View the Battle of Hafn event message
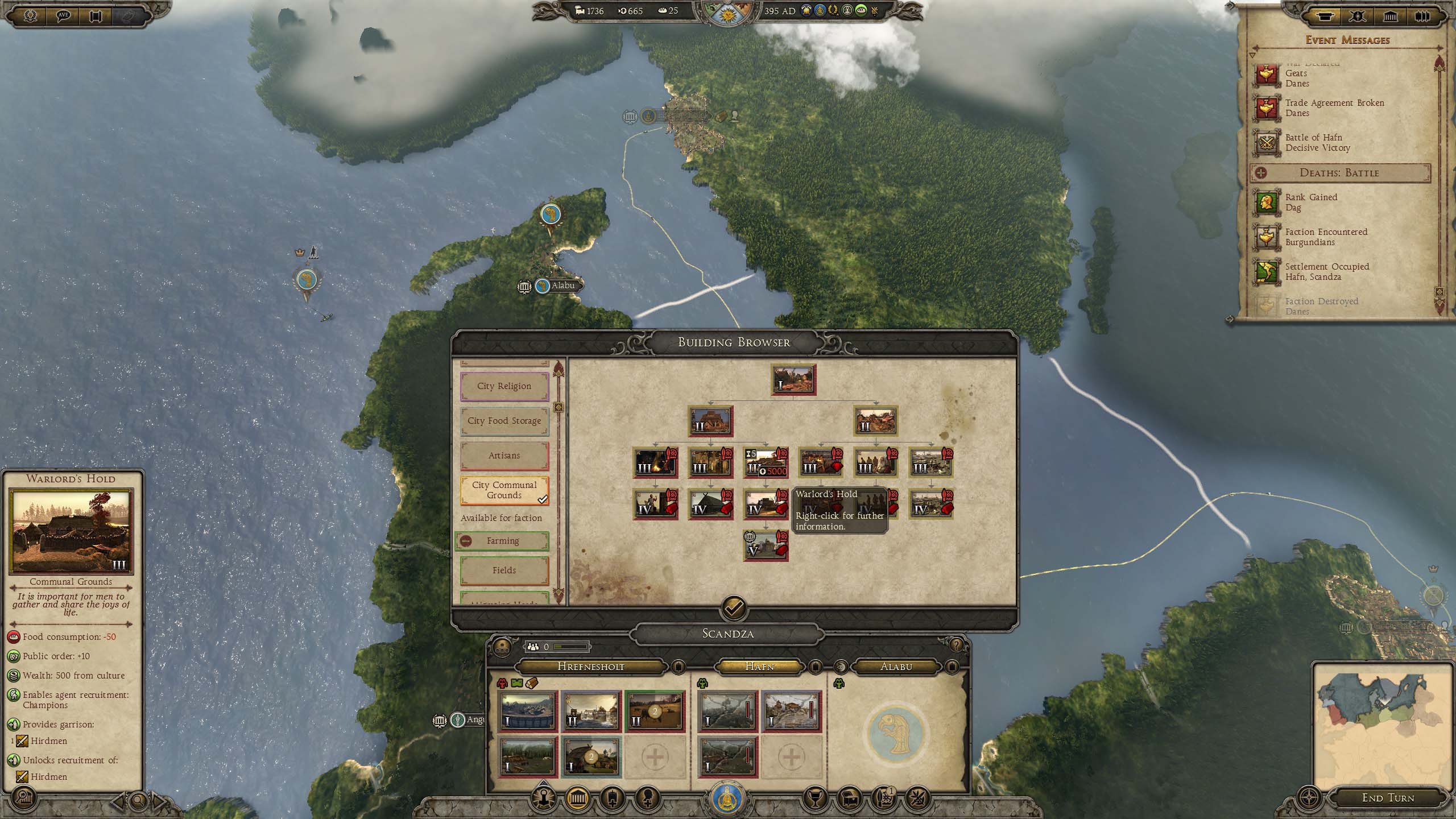This screenshot has width=1456, height=819. [1317, 143]
